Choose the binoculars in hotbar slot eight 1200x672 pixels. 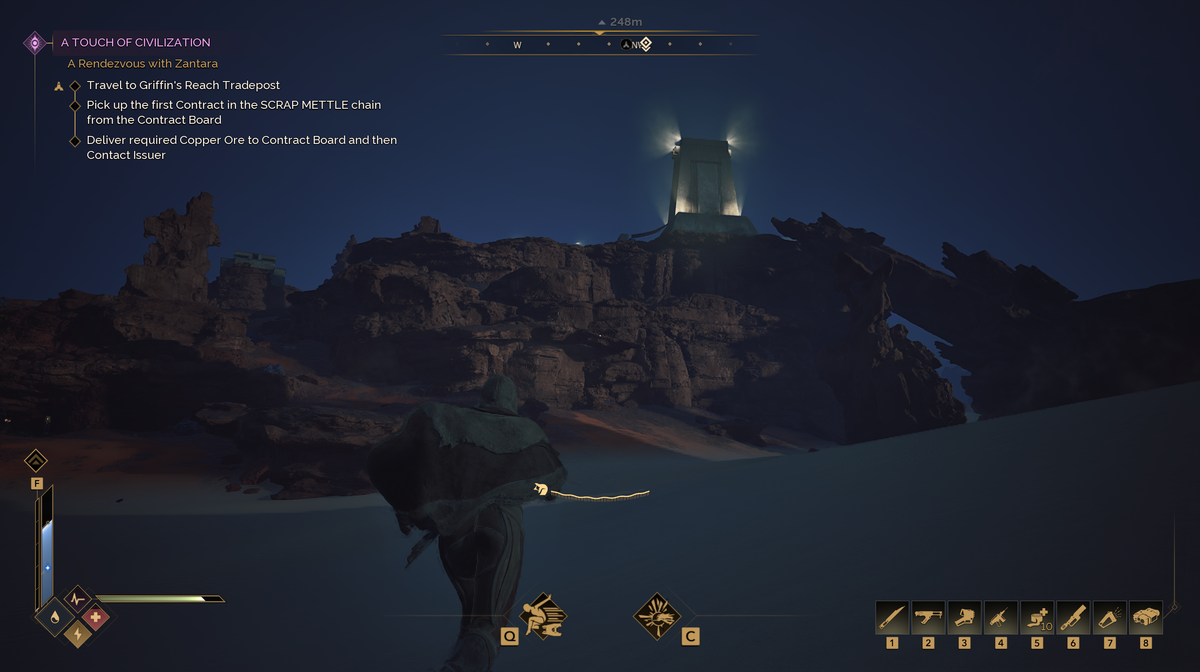coord(1146,617)
